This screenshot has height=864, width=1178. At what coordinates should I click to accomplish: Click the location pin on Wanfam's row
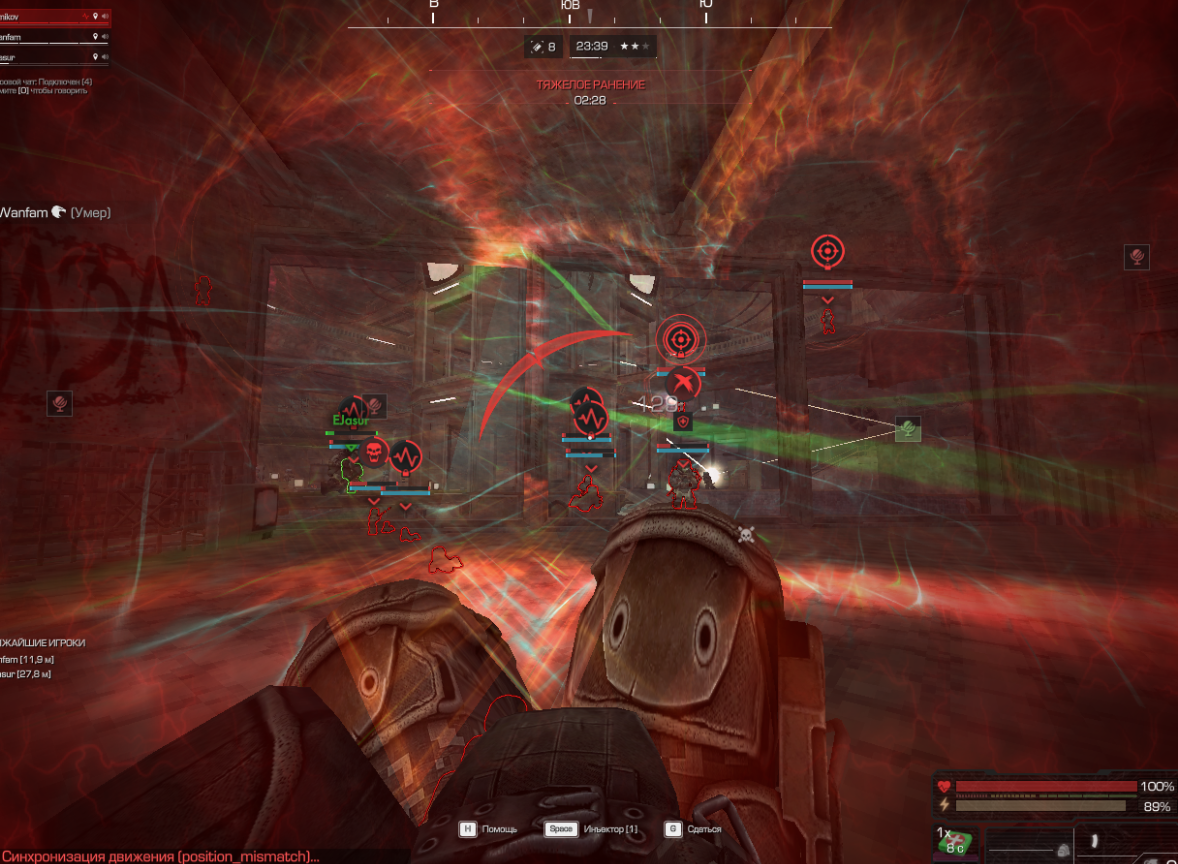point(95,38)
